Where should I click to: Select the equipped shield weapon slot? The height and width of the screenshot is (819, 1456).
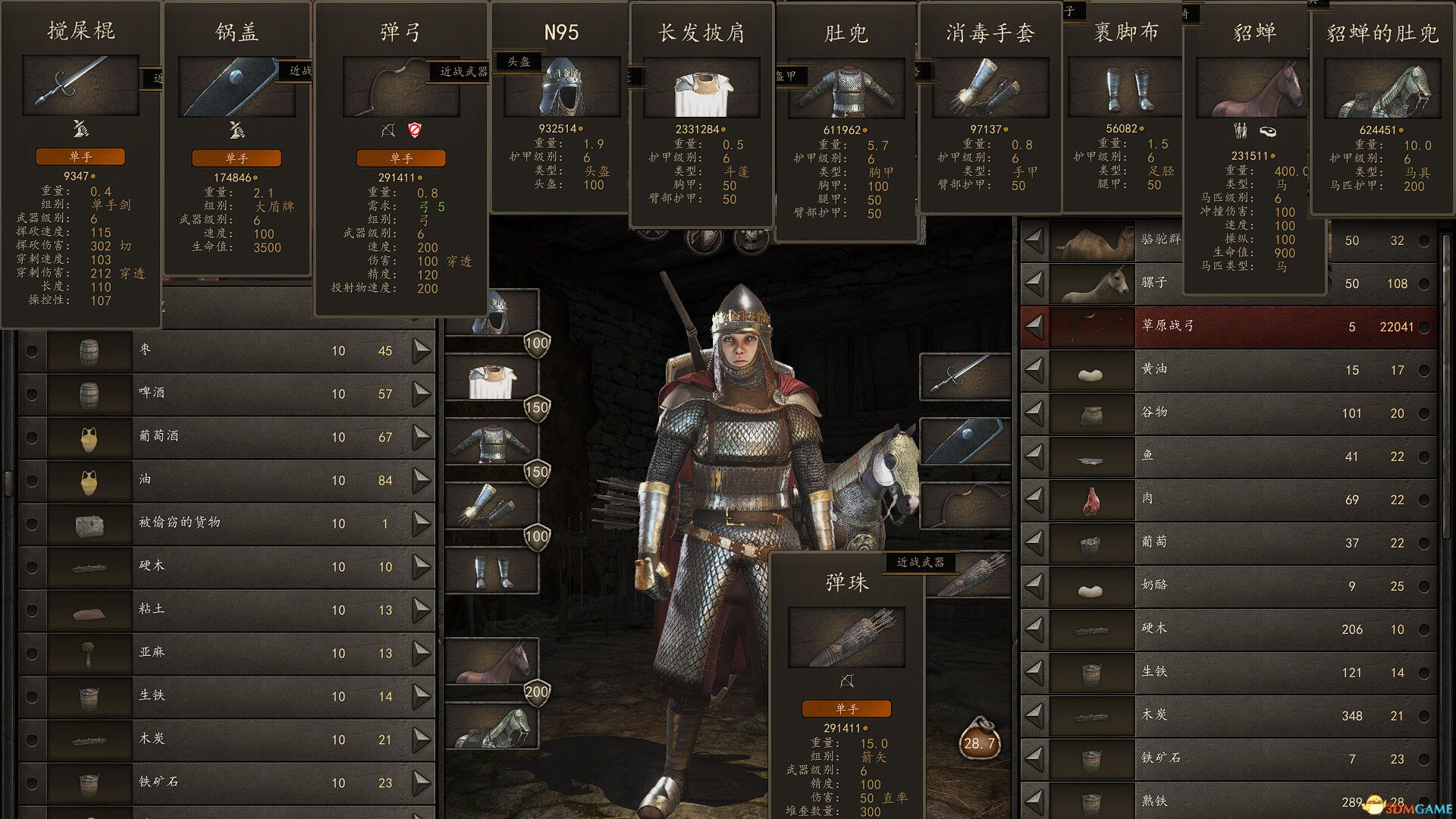coord(965,441)
